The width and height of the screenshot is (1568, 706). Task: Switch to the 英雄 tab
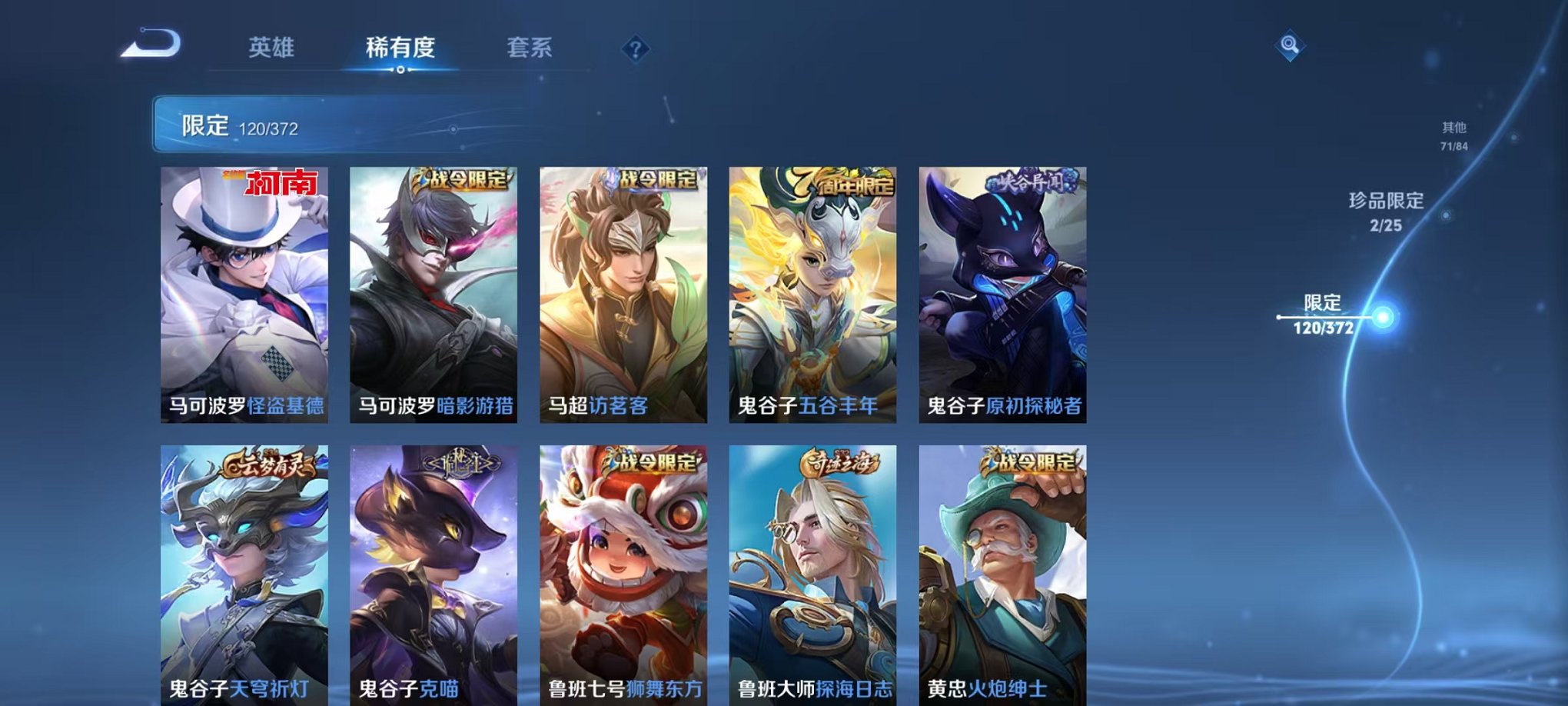[273, 46]
